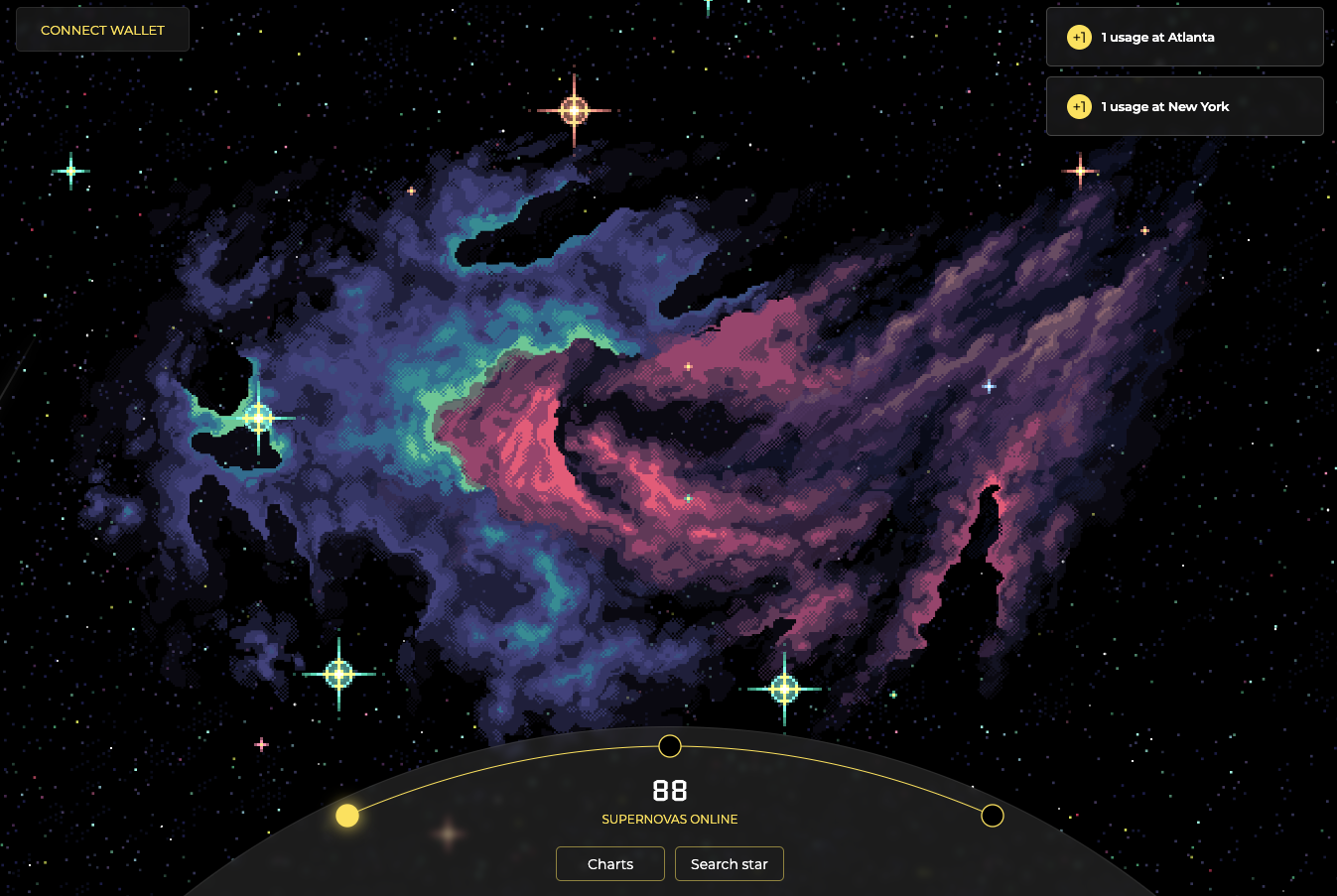Select the glowing yellow handle on the arc slider

pyautogui.click(x=346, y=816)
